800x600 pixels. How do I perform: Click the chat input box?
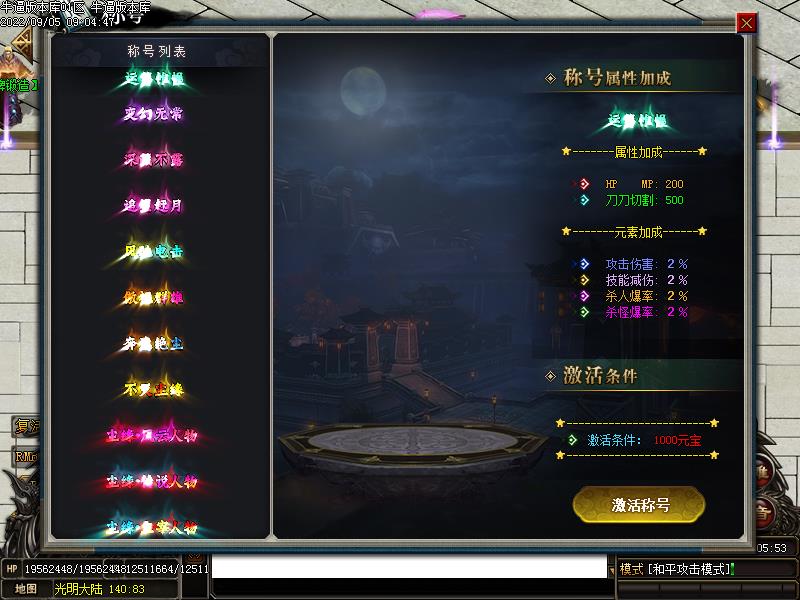pos(410,568)
